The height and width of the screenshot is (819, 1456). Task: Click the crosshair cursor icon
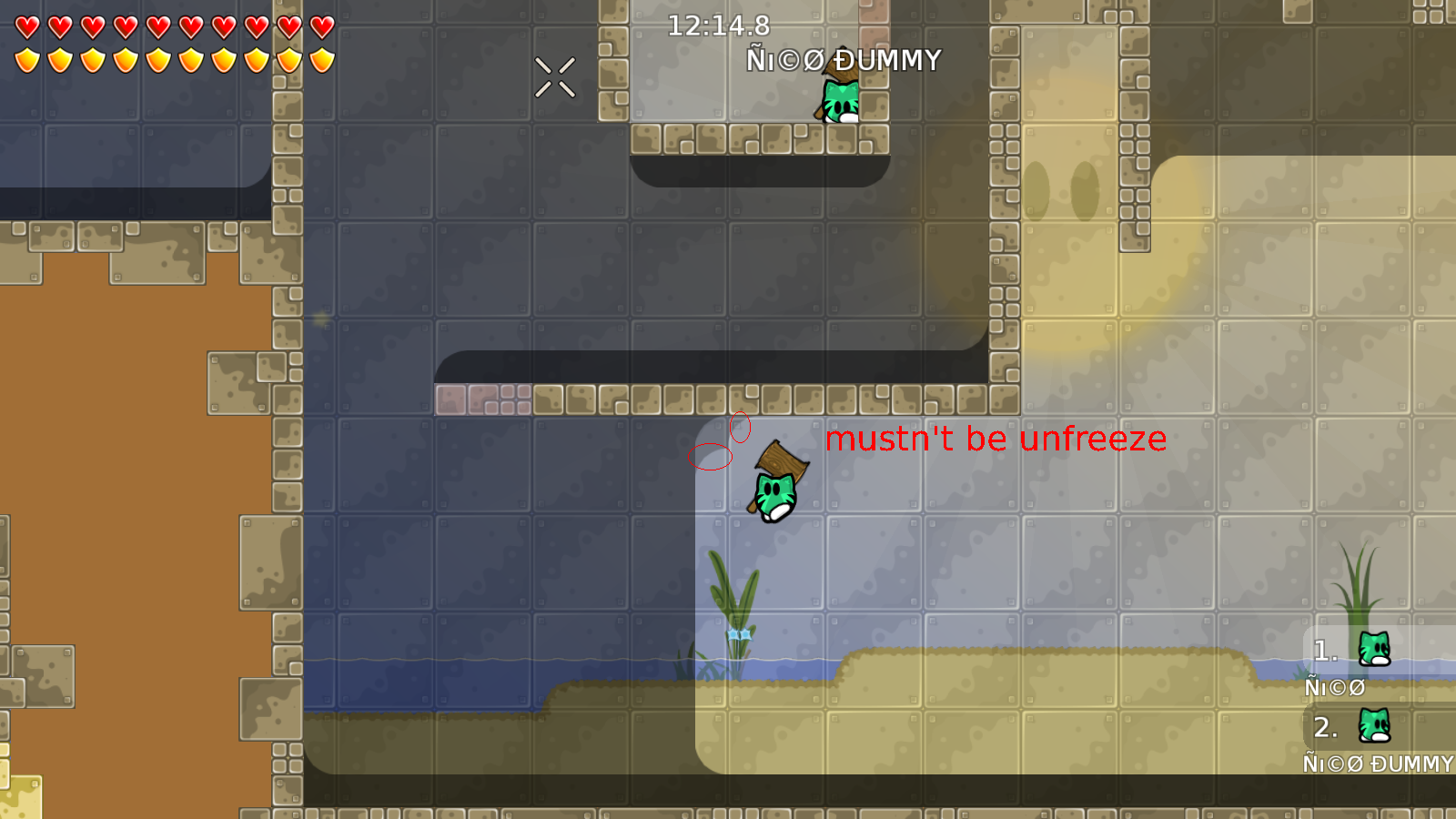point(555,77)
